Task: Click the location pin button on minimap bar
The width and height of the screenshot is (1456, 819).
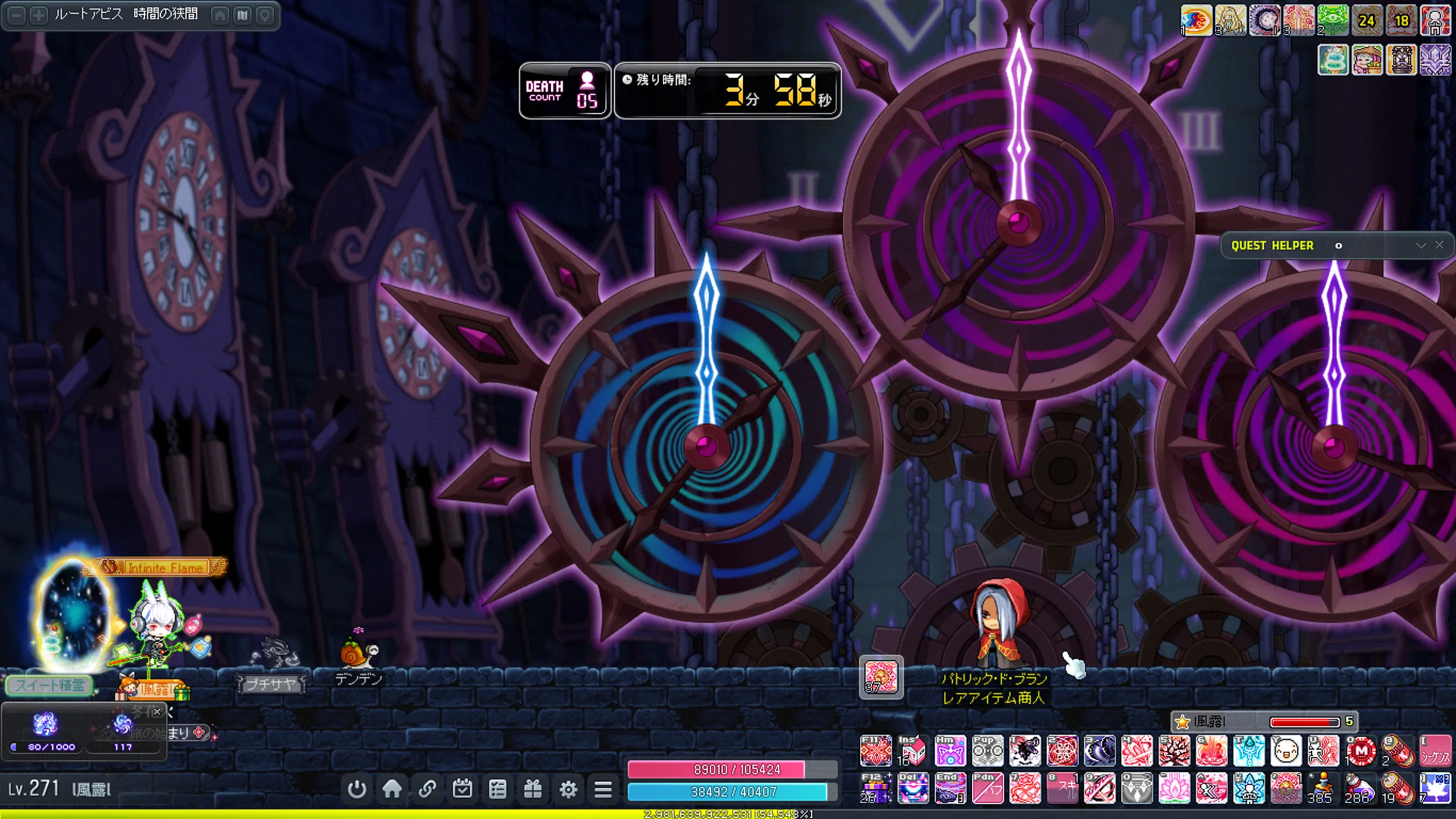Action: [x=265, y=15]
